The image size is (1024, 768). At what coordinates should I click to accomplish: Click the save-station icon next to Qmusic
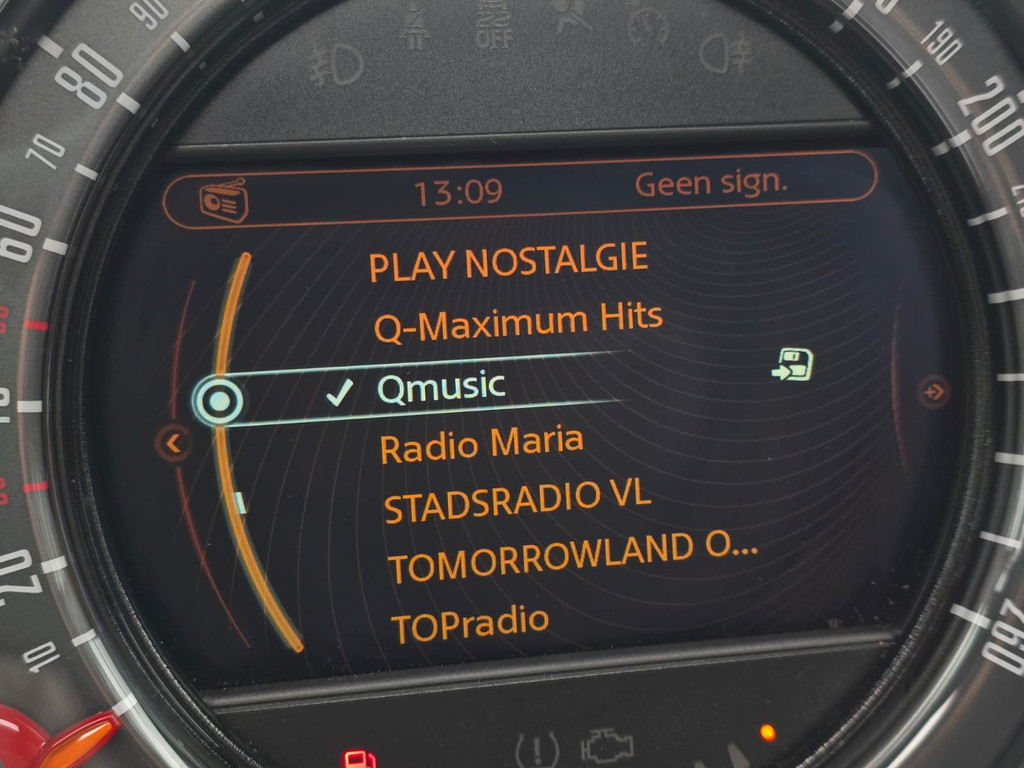pos(792,365)
